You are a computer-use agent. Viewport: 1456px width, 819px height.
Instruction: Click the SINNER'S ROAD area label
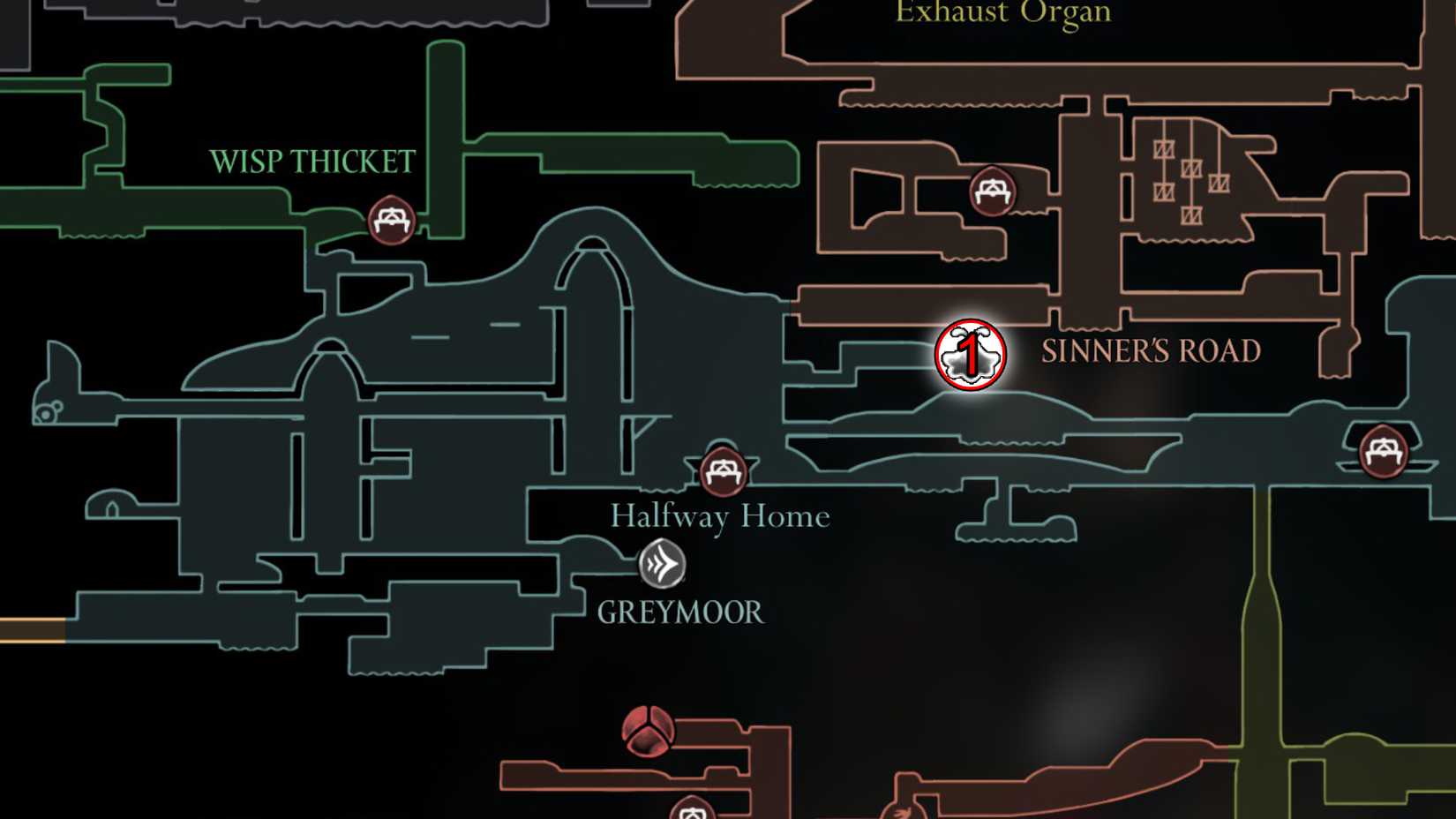click(x=1152, y=349)
